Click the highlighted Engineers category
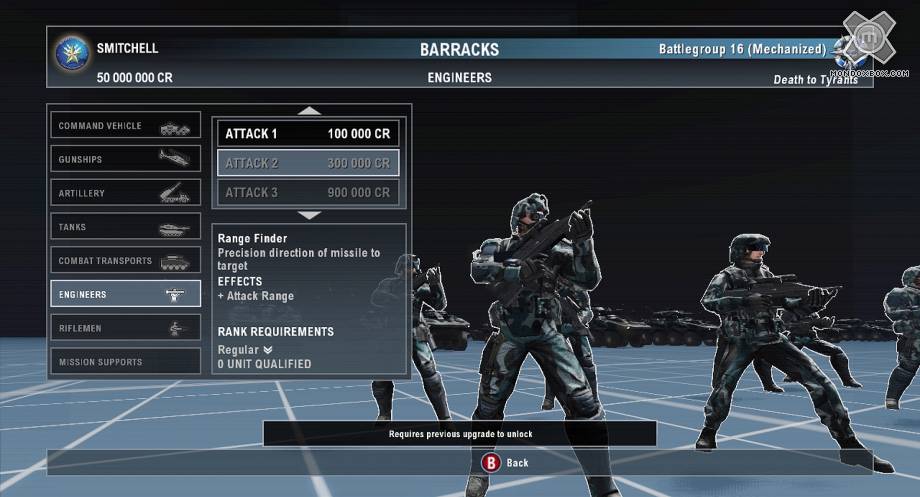This screenshot has width=920, height=497. 126,294
